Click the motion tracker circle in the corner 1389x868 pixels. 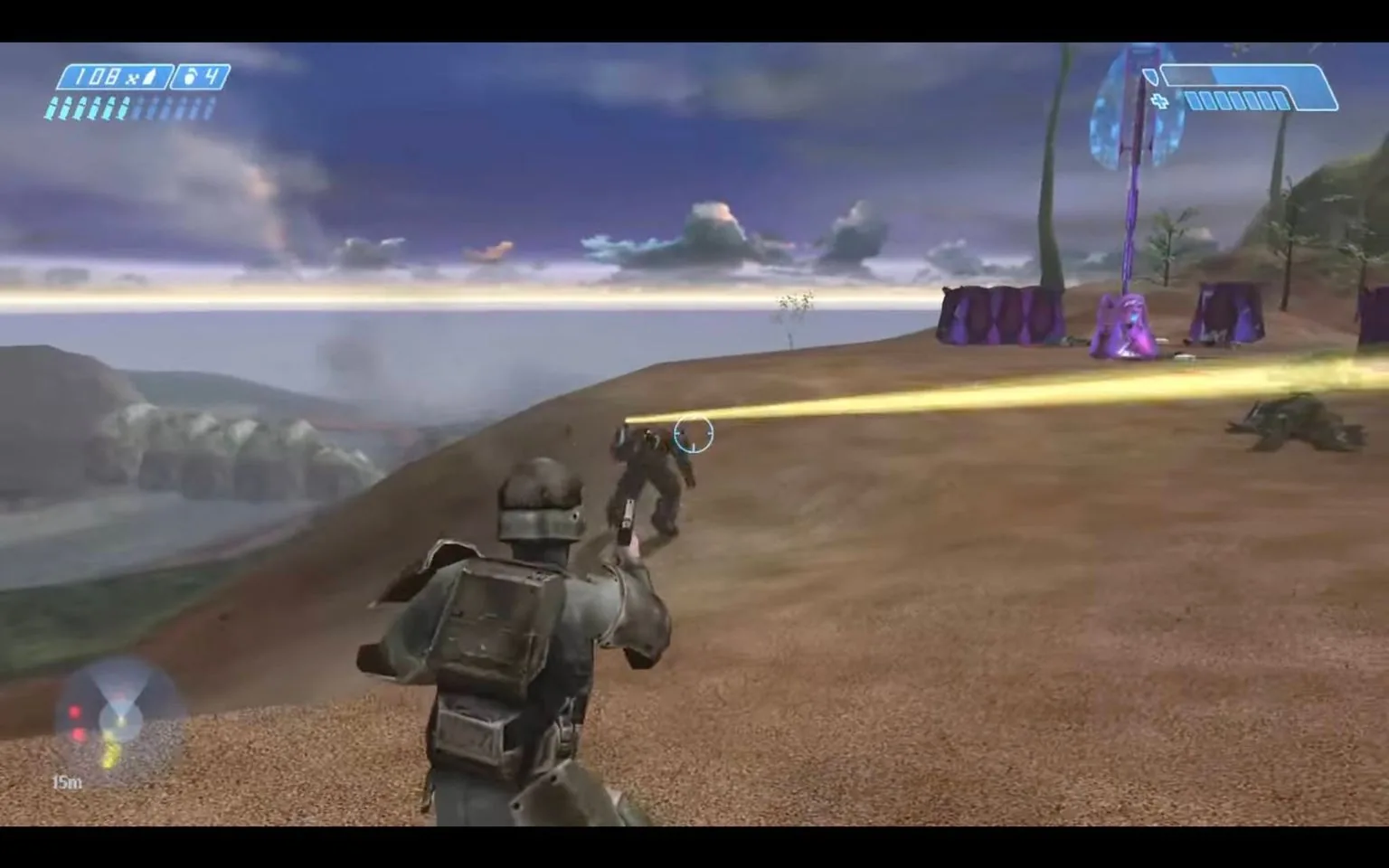click(x=122, y=714)
